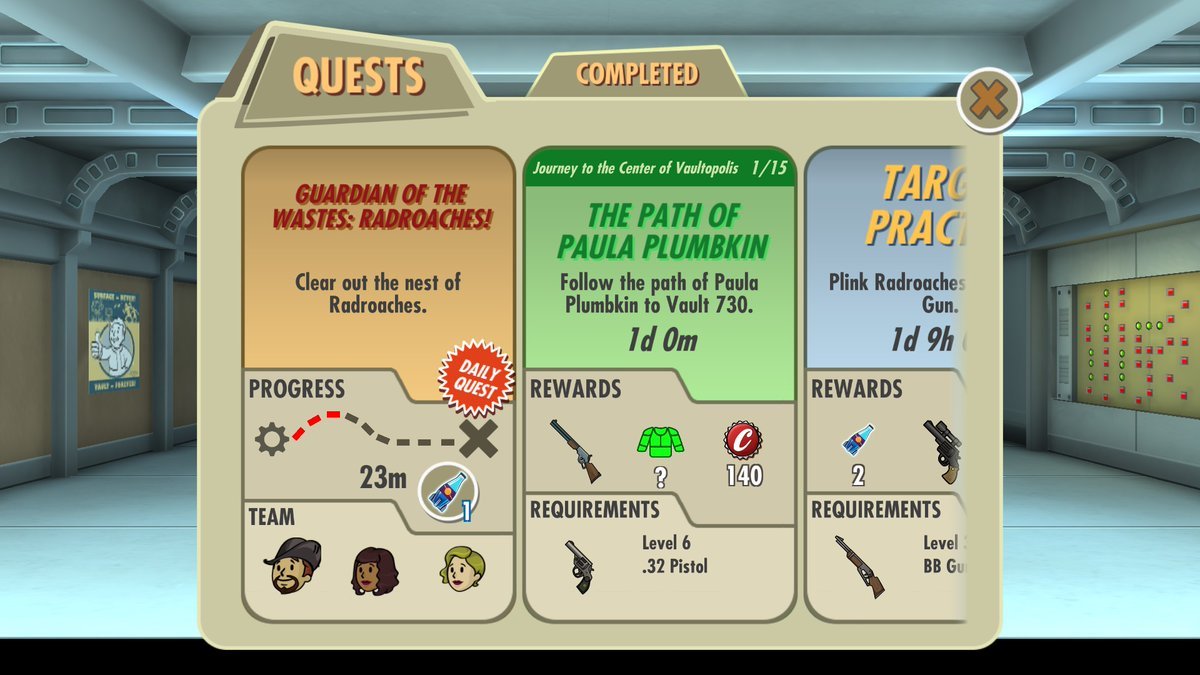Choose the Target Practice quest card
The width and height of the screenshot is (1200, 675).
(890, 260)
